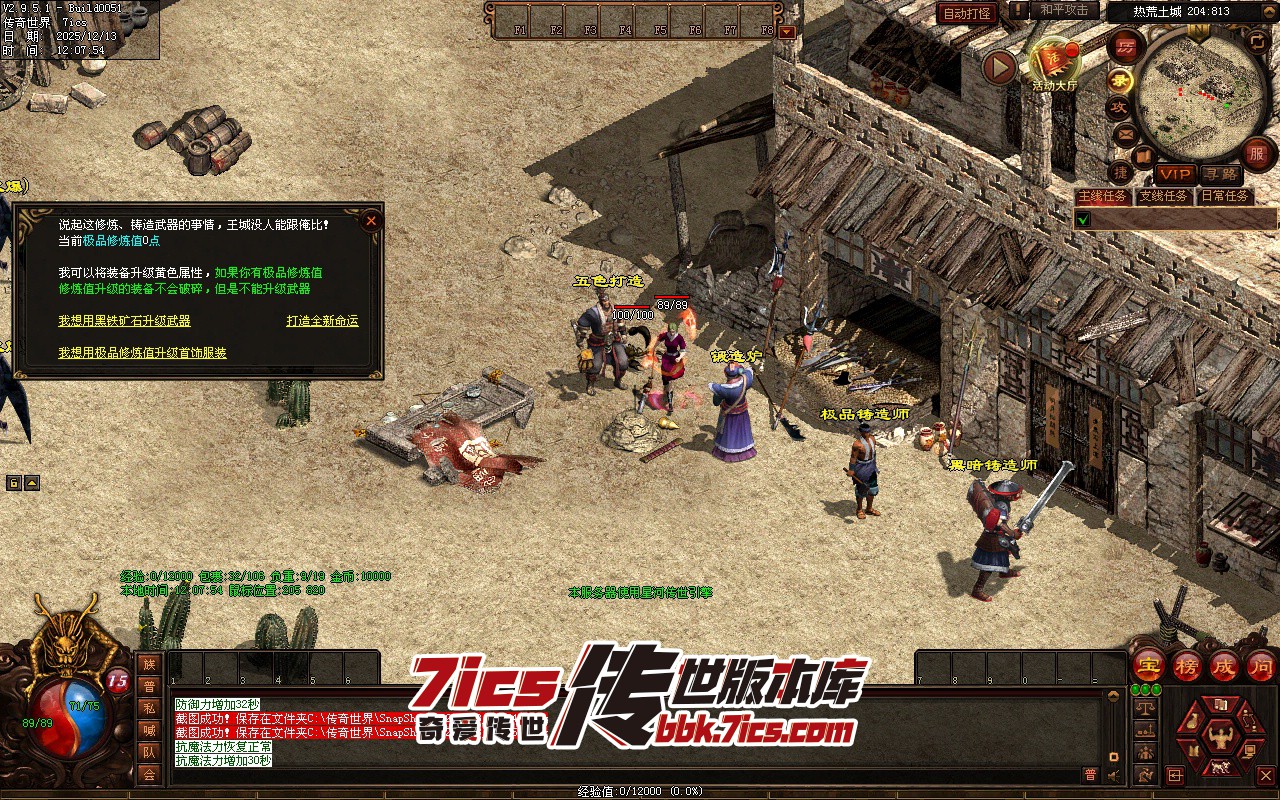Switch to the 日常任务 daily quest tab
The height and width of the screenshot is (800, 1280).
[1224, 196]
